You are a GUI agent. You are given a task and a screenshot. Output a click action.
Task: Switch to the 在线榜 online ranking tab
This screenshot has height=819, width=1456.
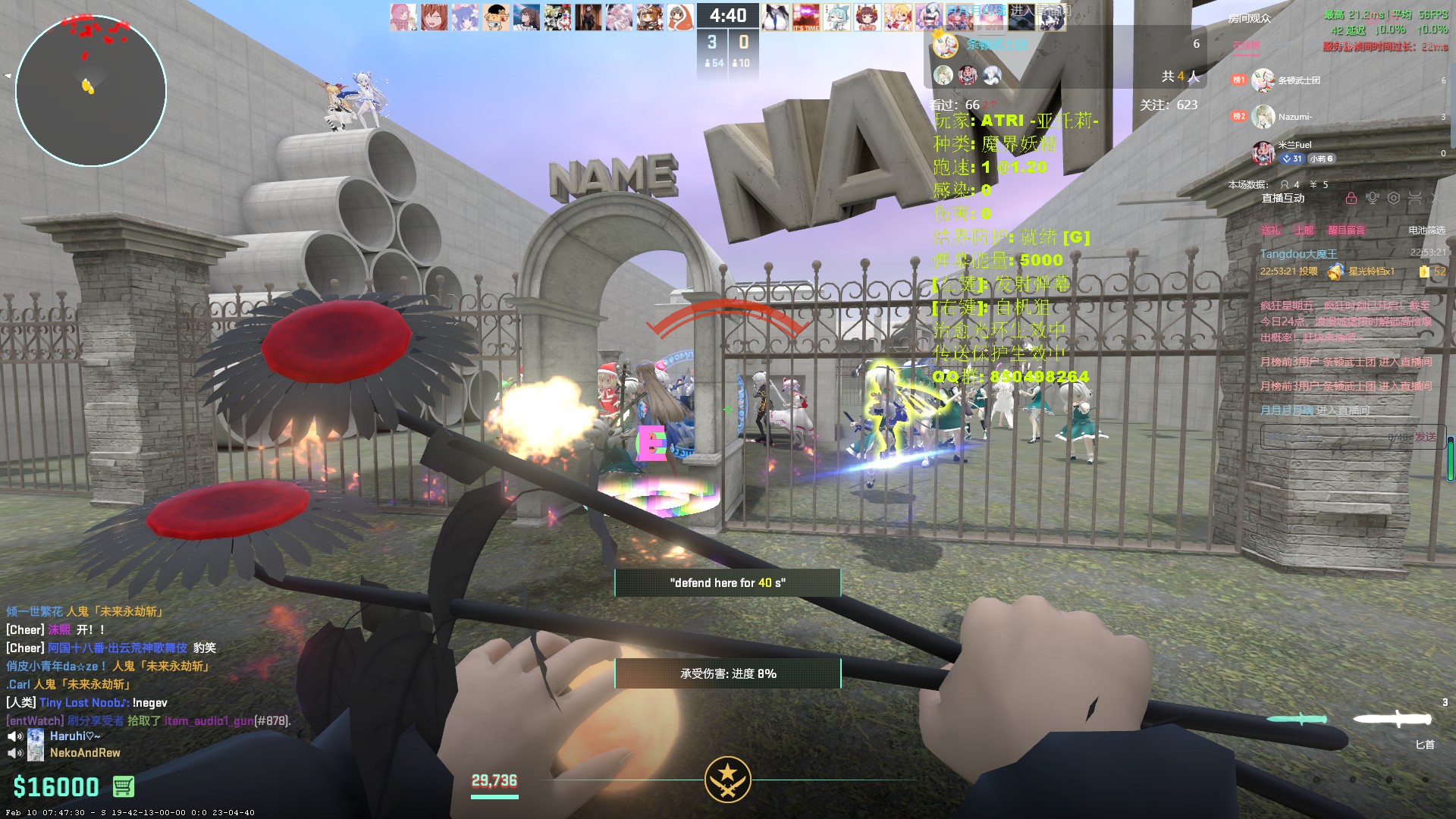tap(1246, 45)
